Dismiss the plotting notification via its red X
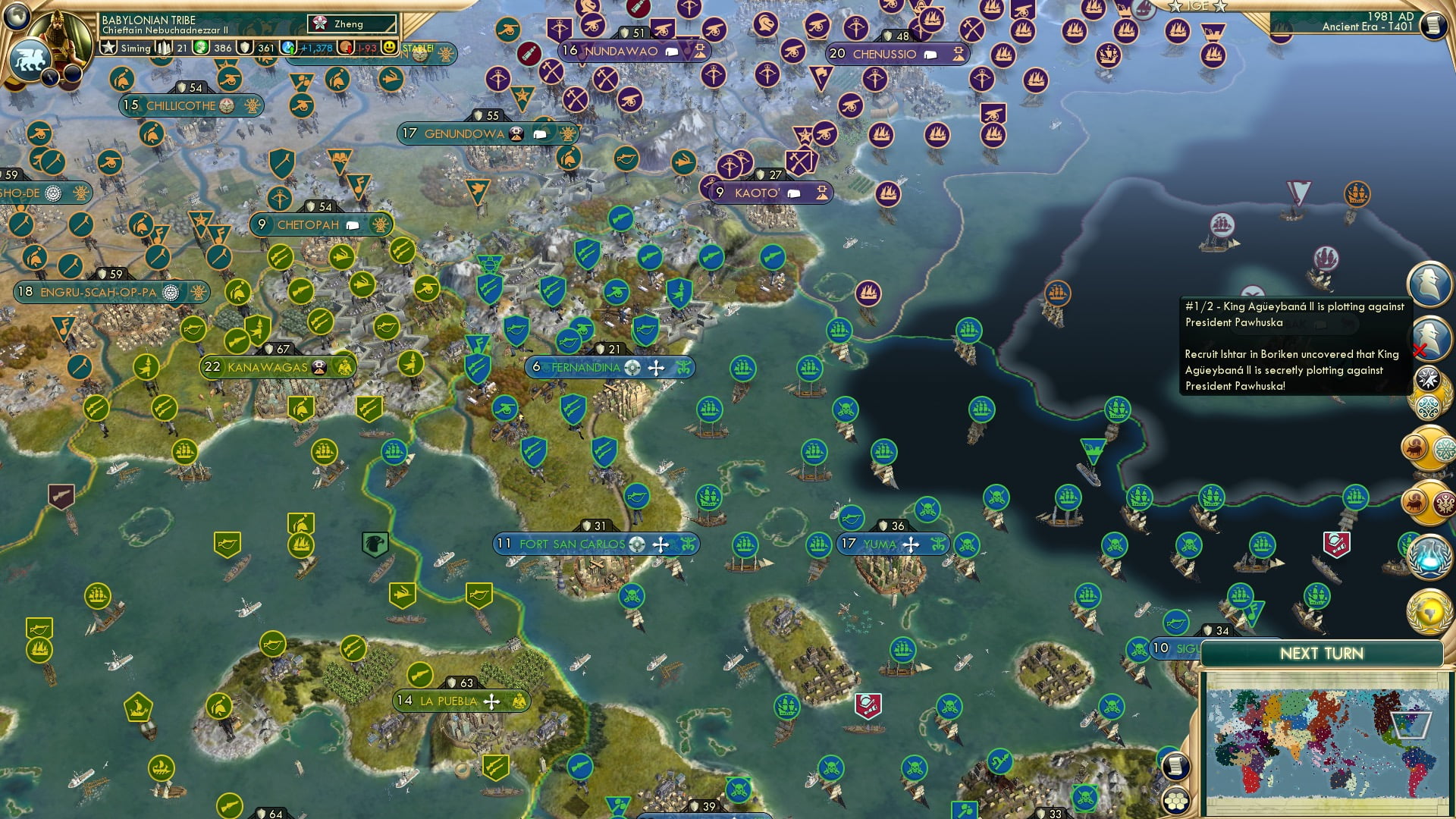The image size is (1456, 819). pyautogui.click(x=1420, y=351)
